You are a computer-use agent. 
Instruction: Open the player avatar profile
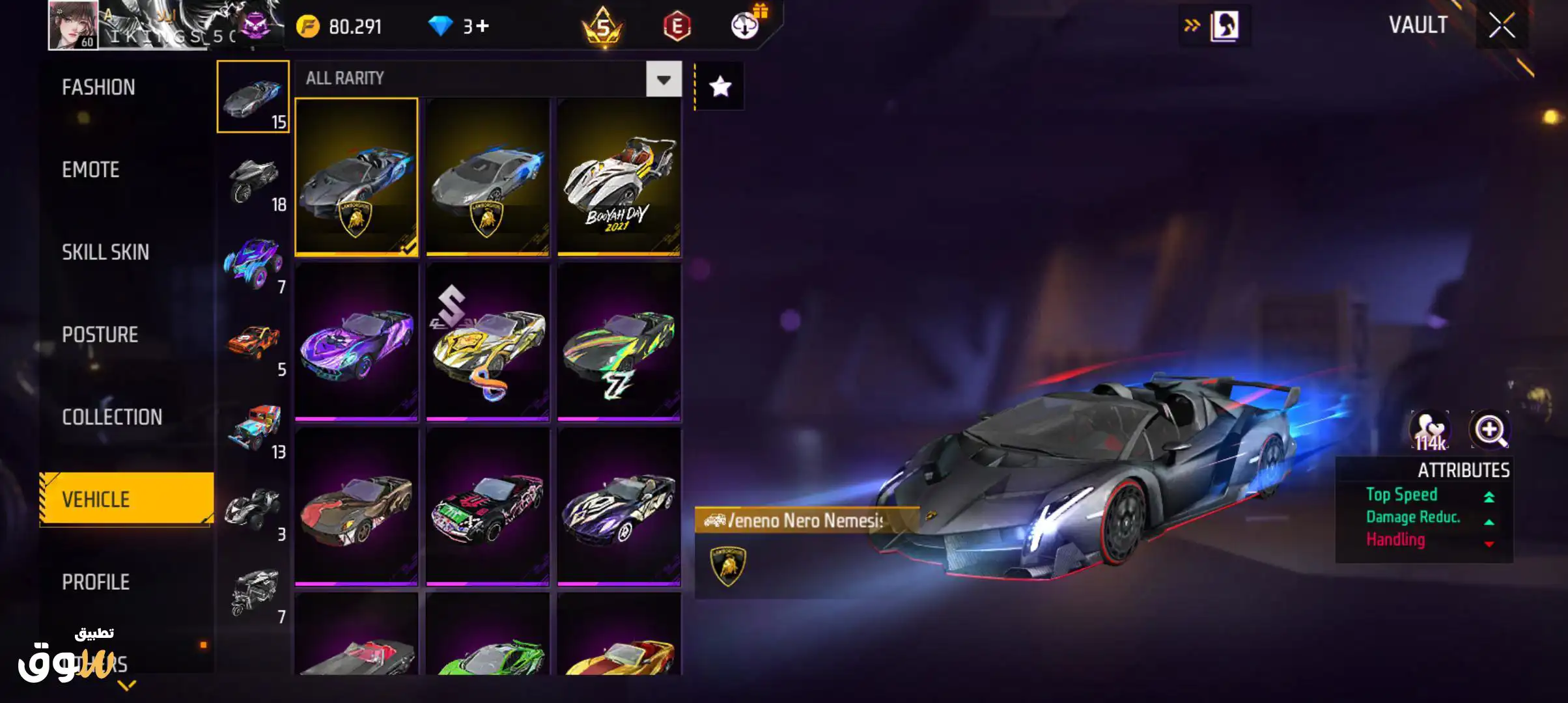point(73,25)
